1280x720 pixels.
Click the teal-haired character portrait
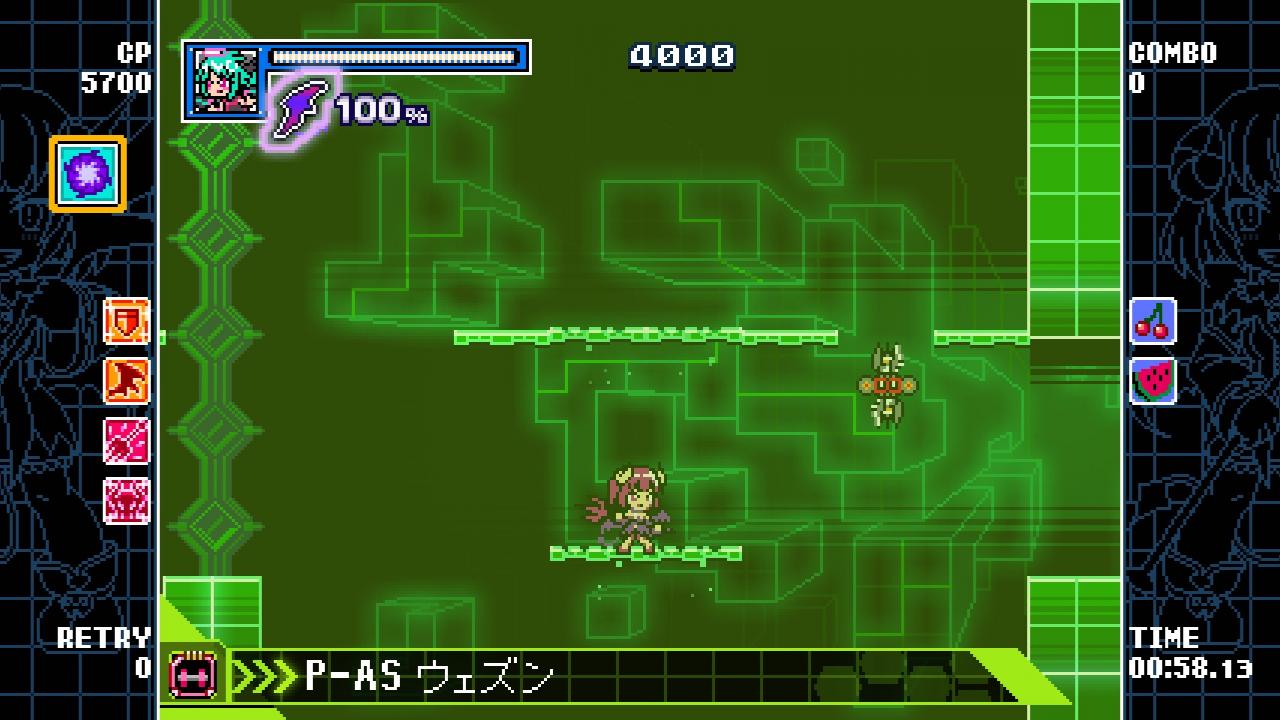point(224,82)
